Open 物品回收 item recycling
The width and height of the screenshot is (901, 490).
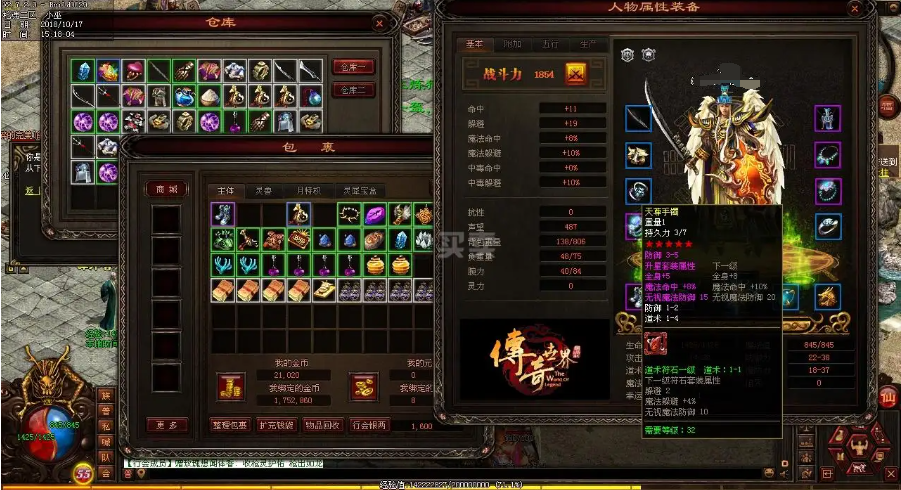click(x=324, y=425)
